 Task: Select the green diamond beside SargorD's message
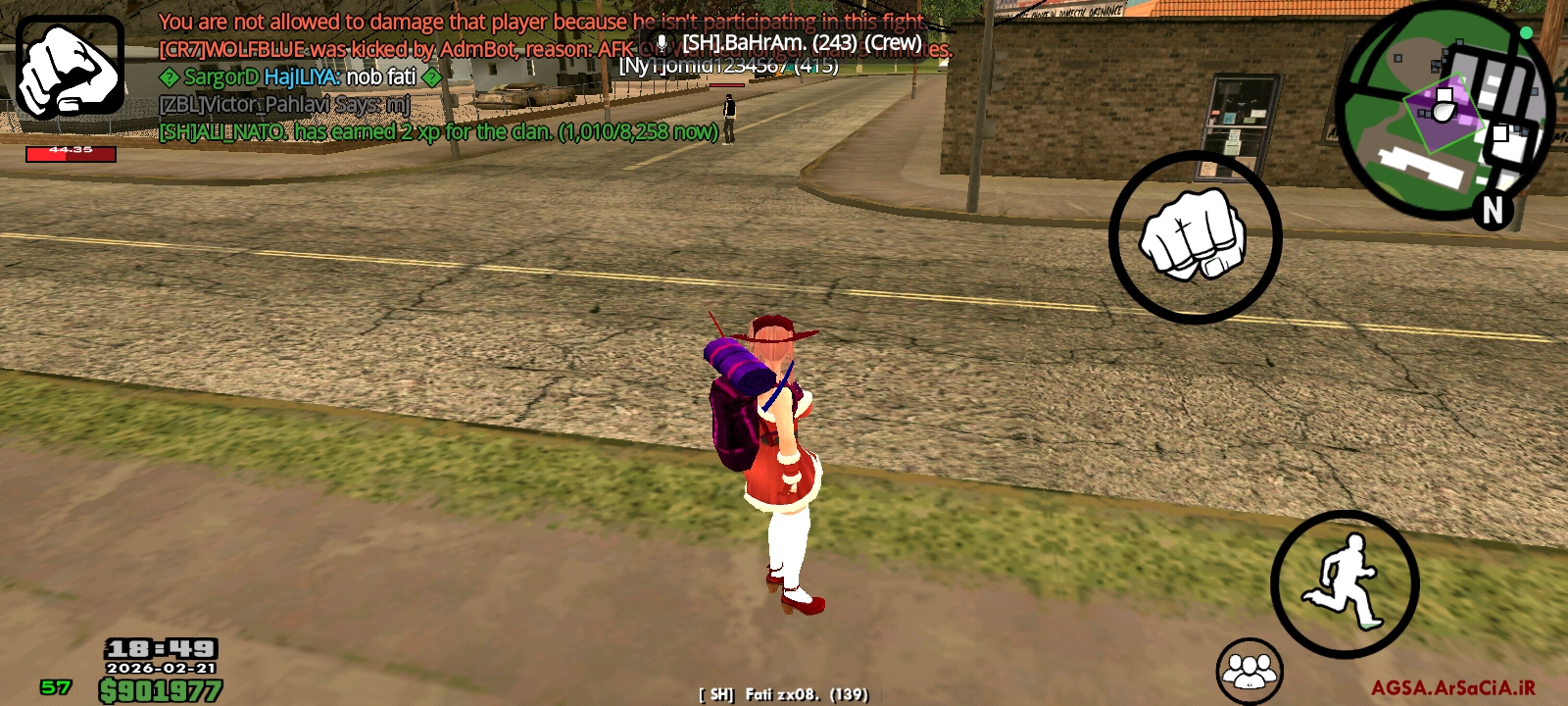(x=170, y=76)
